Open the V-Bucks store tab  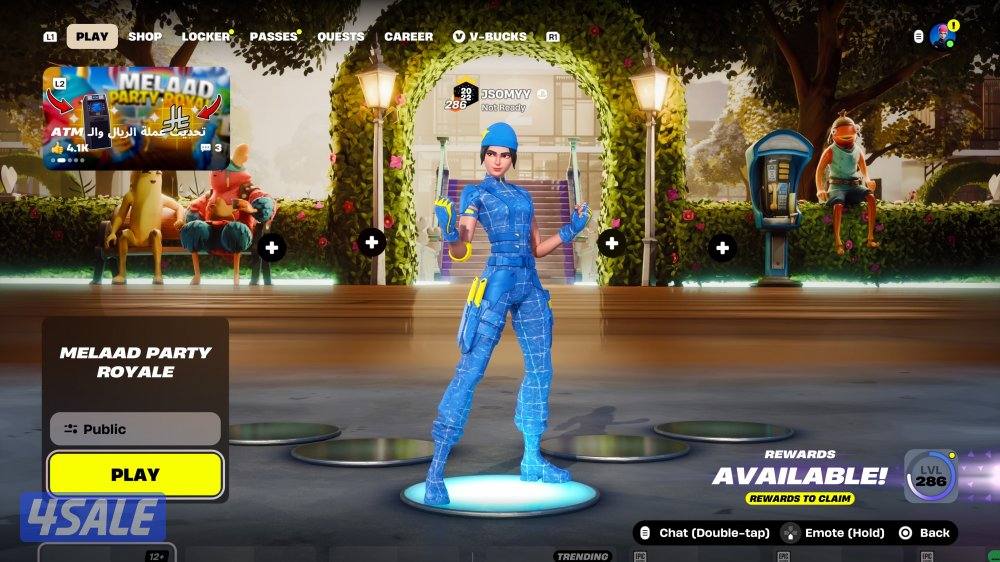[490, 37]
